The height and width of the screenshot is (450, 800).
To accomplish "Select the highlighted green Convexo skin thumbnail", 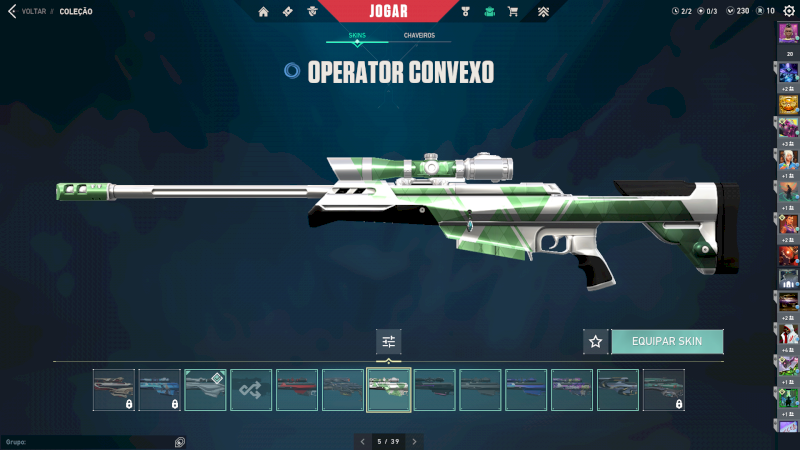I will tap(389, 390).
